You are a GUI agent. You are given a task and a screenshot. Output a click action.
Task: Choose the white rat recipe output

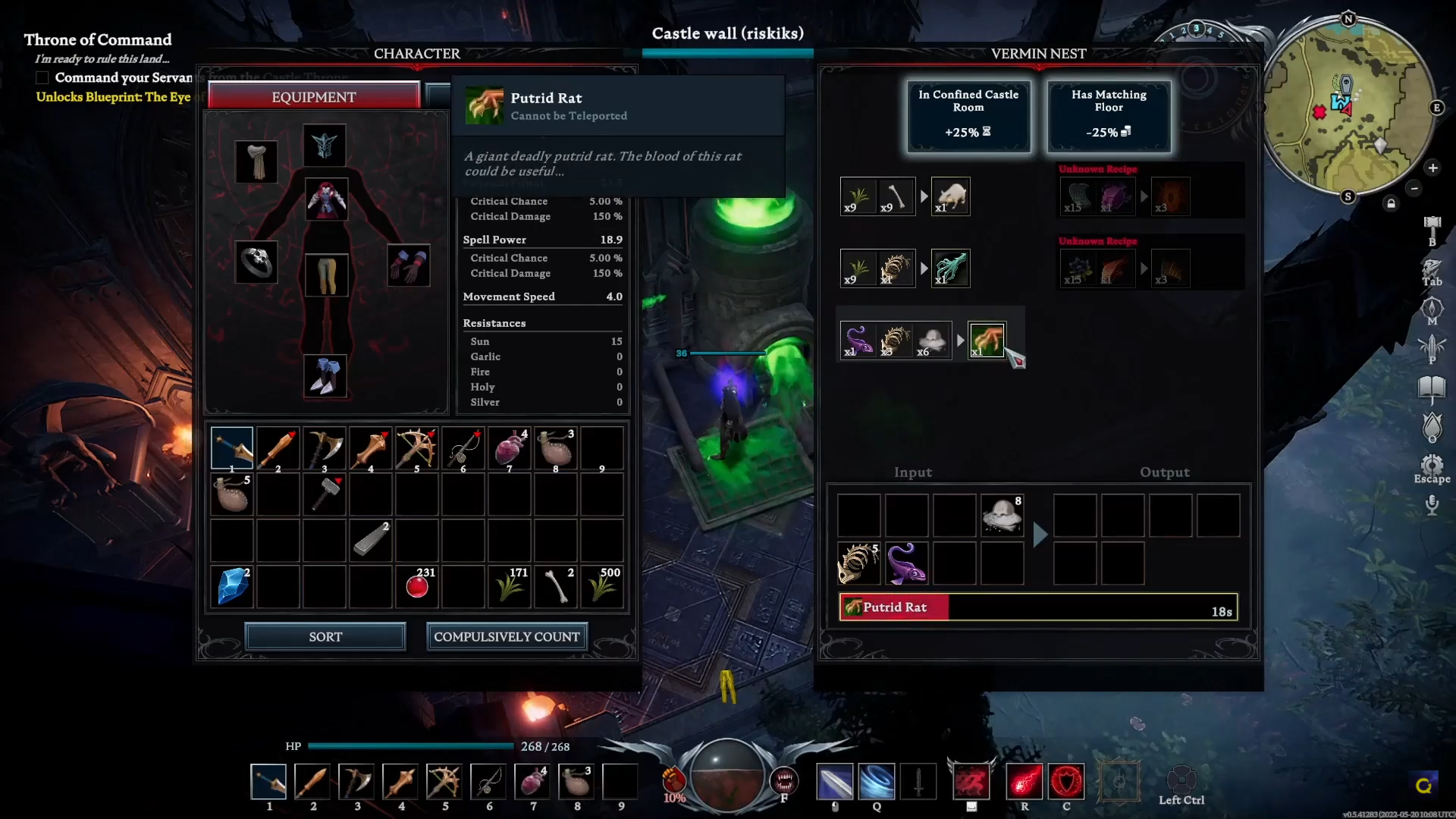coord(950,196)
